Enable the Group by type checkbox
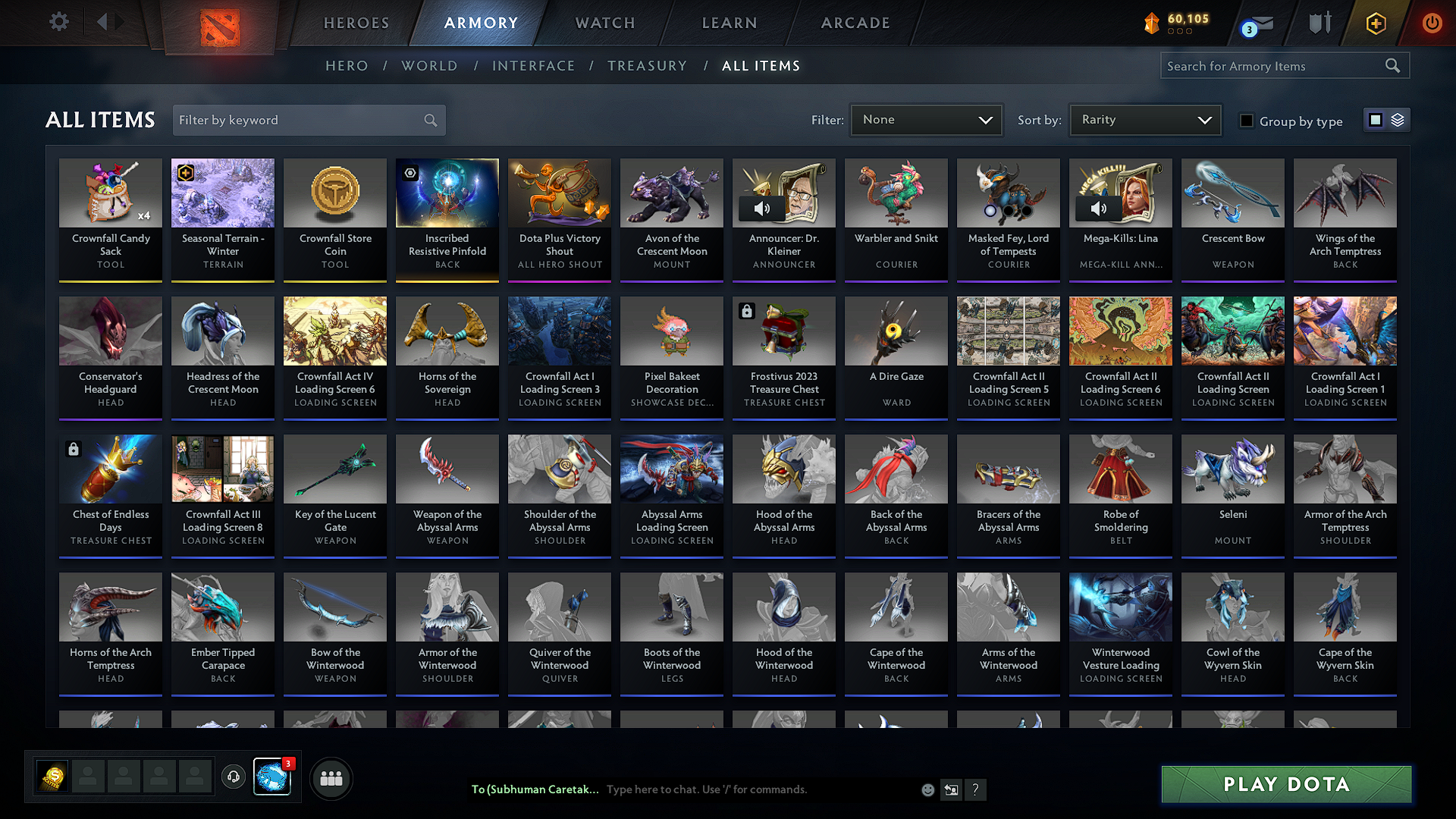 pos(1247,121)
